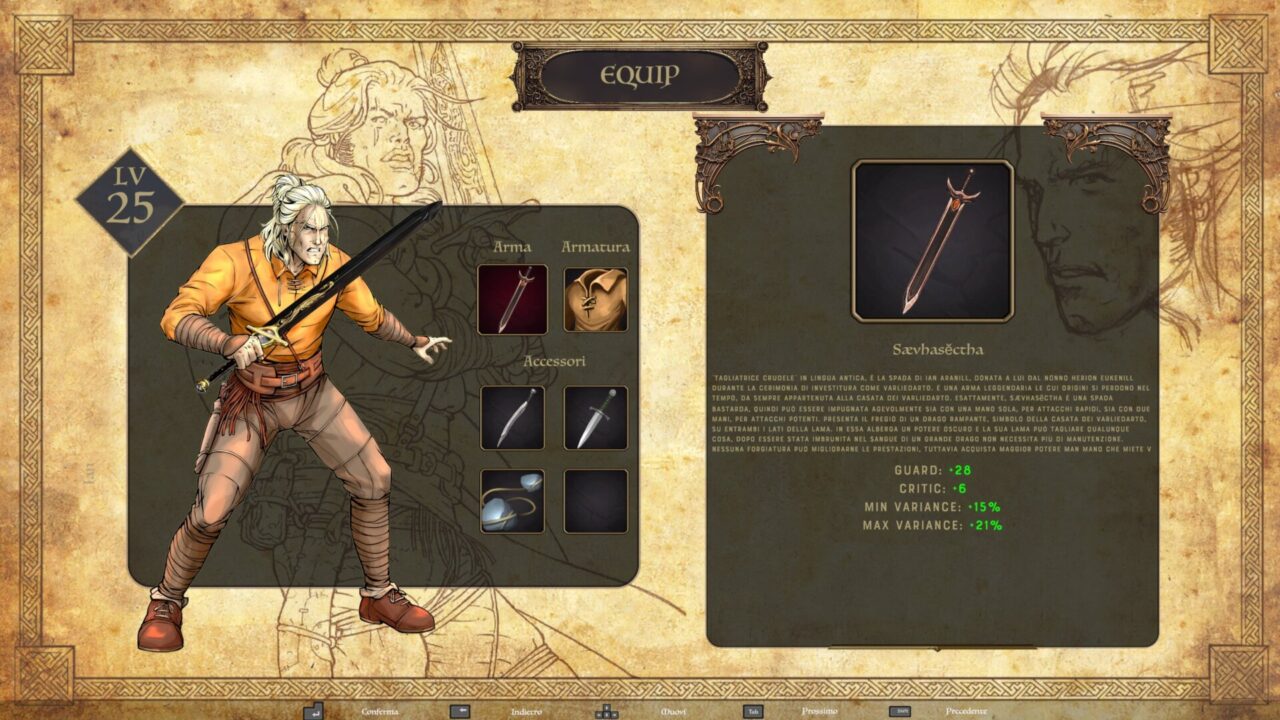
Task: Click the Sævhasēctha sword preview image
Action: coord(932,241)
